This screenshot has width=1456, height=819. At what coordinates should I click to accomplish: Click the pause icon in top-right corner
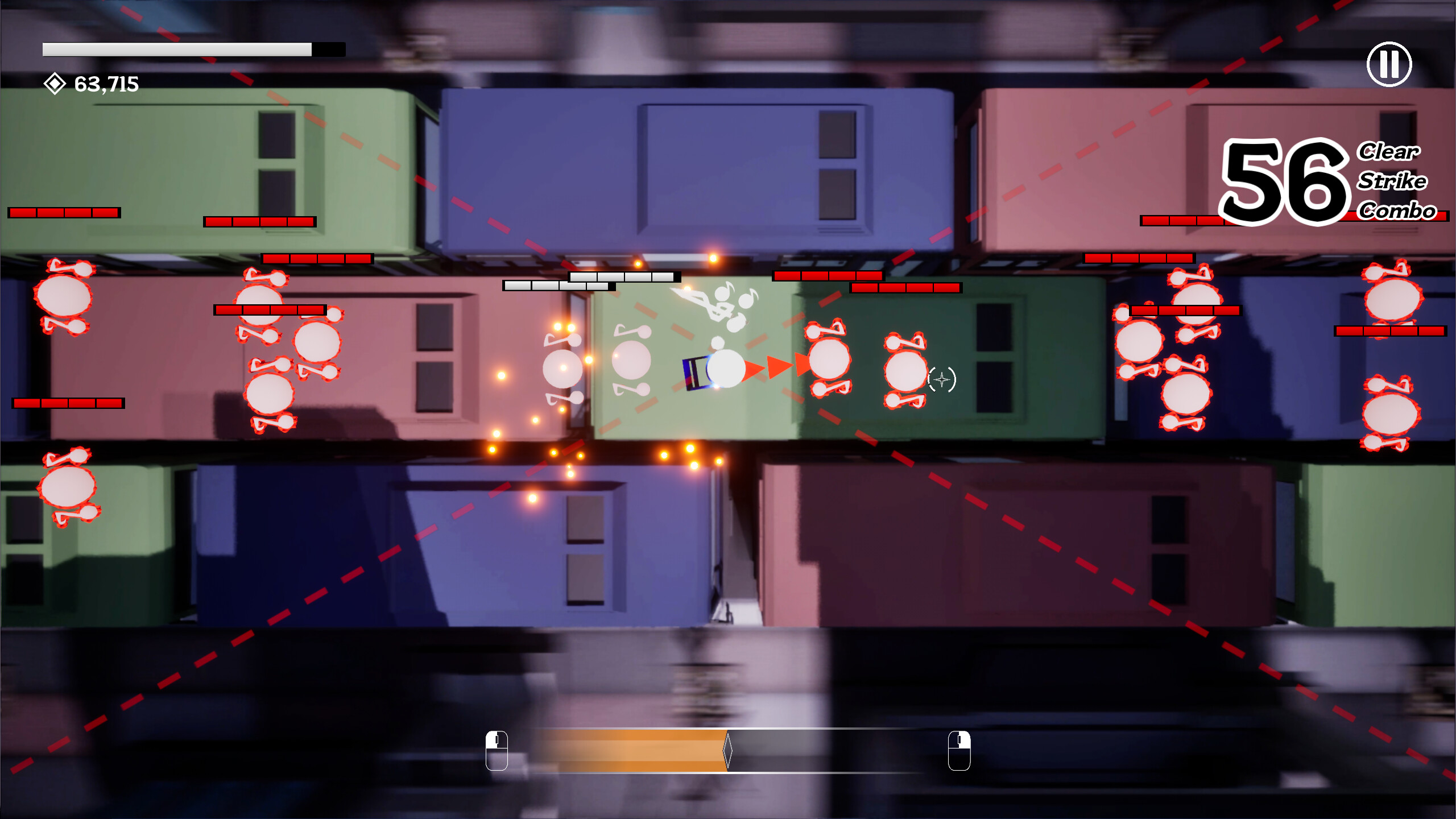click(x=1390, y=64)
